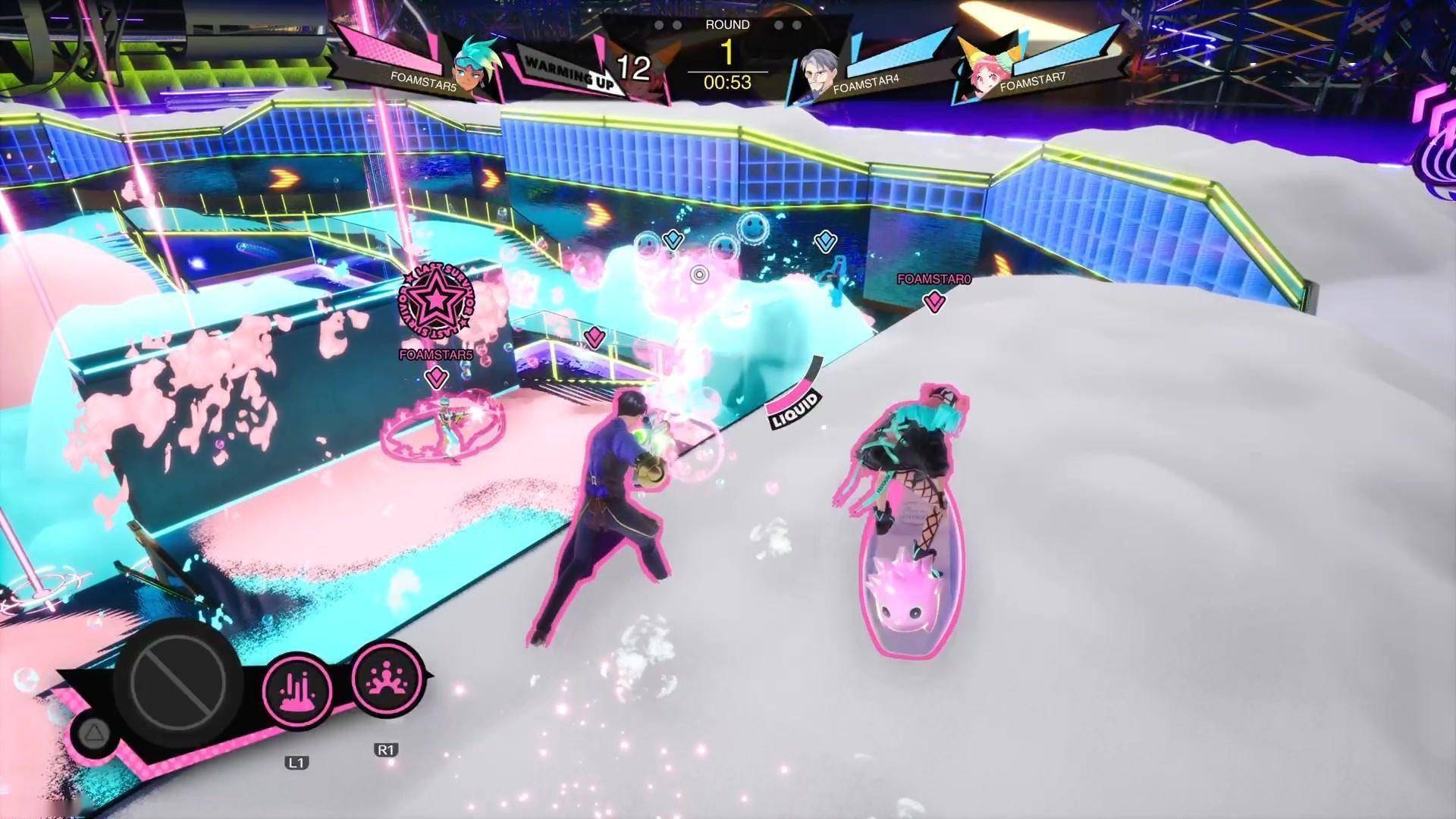Click FOAMSTAR5's teal-haired portrait
Image resolution: width=1456 pixels, height=819 pixels.
coord(475,67)
